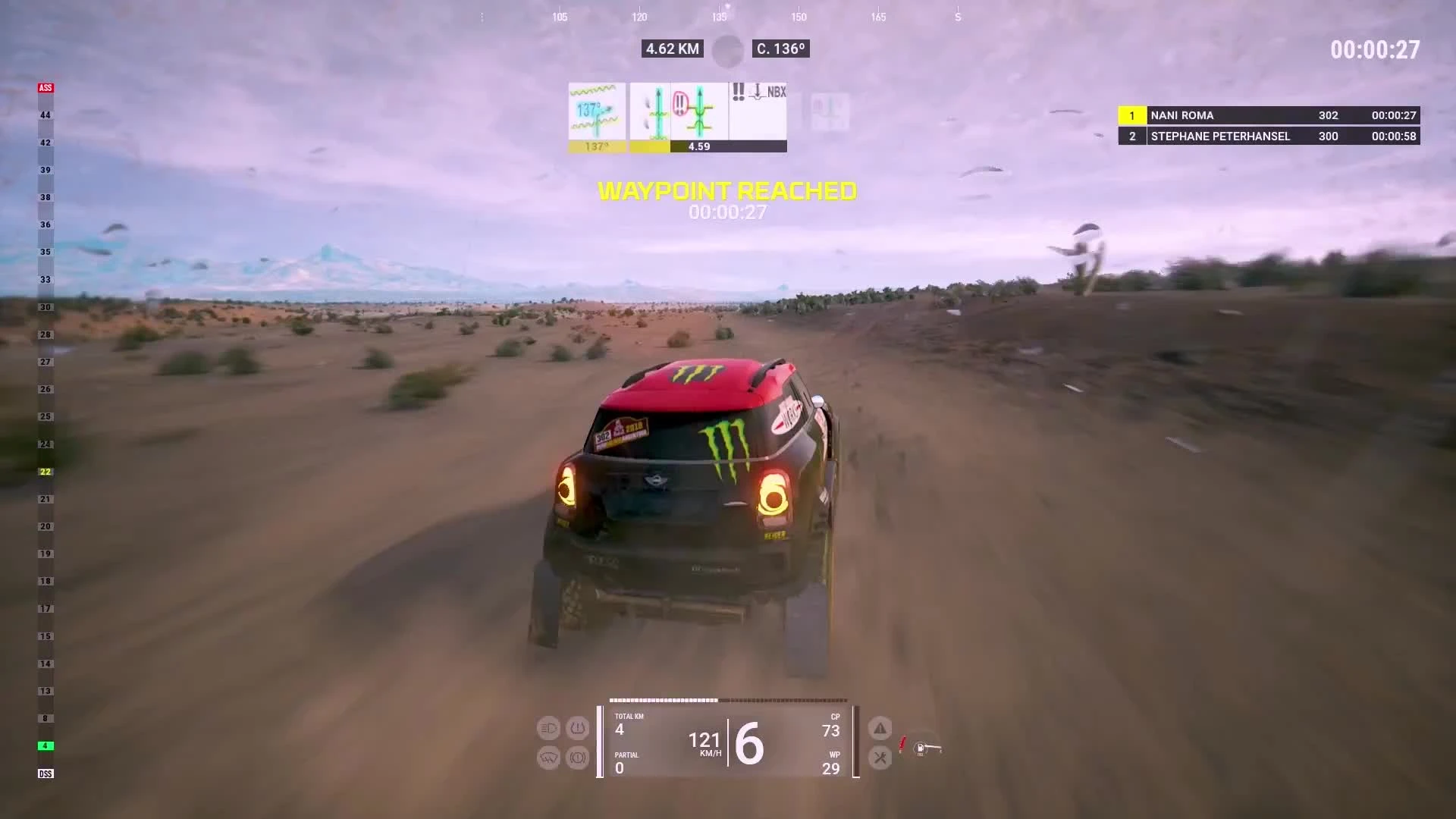This screenshot has width=1456, height=819.
Task: Click the WAYPOINT REACHED banner
Action: point(728,191)
